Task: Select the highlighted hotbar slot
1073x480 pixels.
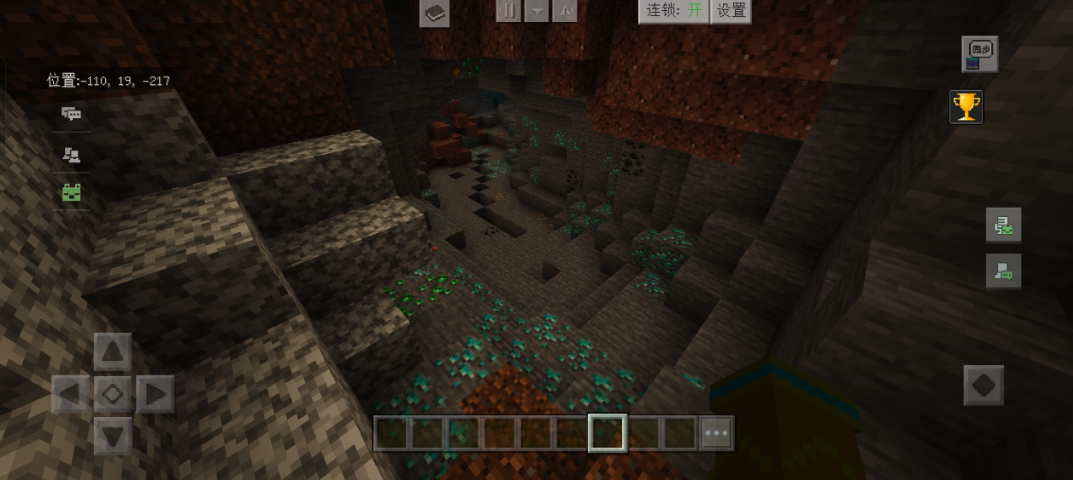Action: point(607,433)
